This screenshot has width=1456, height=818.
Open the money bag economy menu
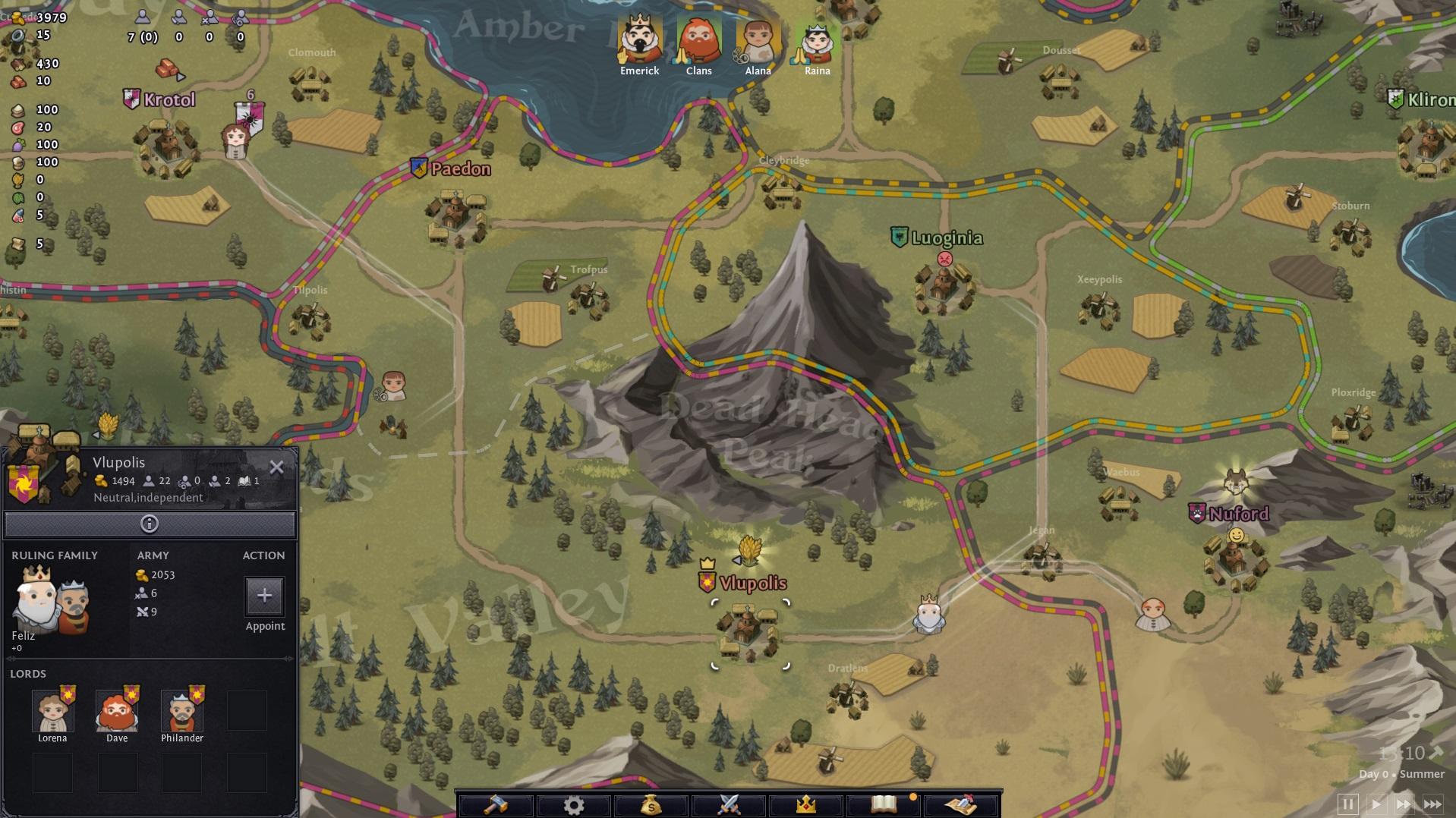click(x=651, y=804)
